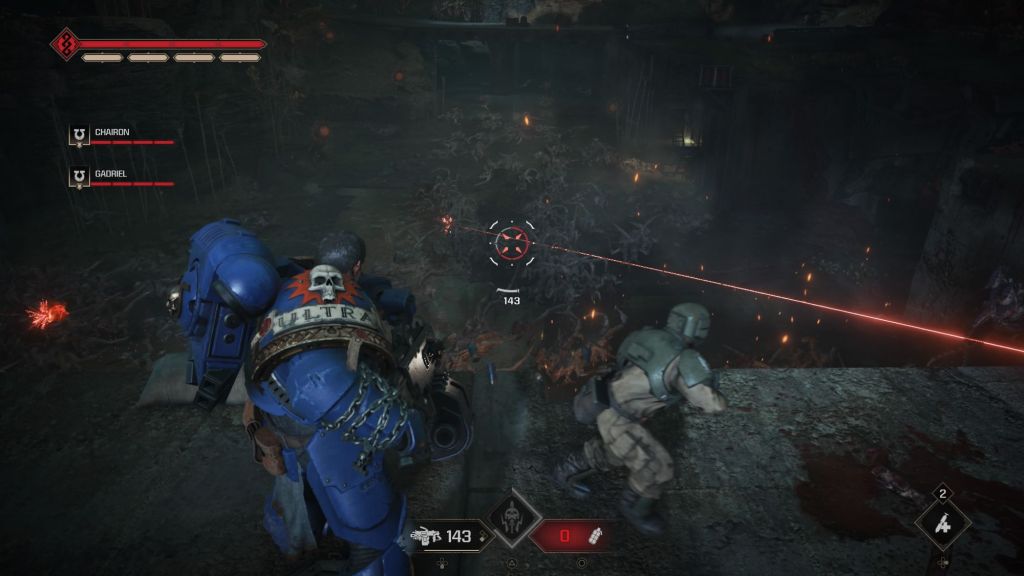Select squadmate Gadriel's portrait icon

coord(79,177)
